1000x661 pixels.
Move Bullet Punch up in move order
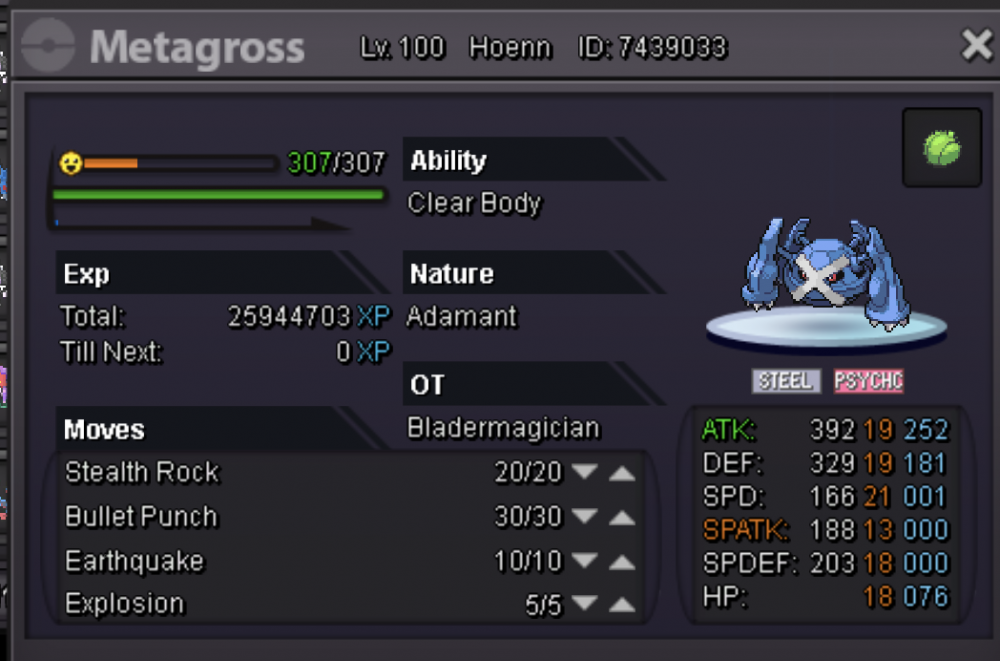click(622, 517)
